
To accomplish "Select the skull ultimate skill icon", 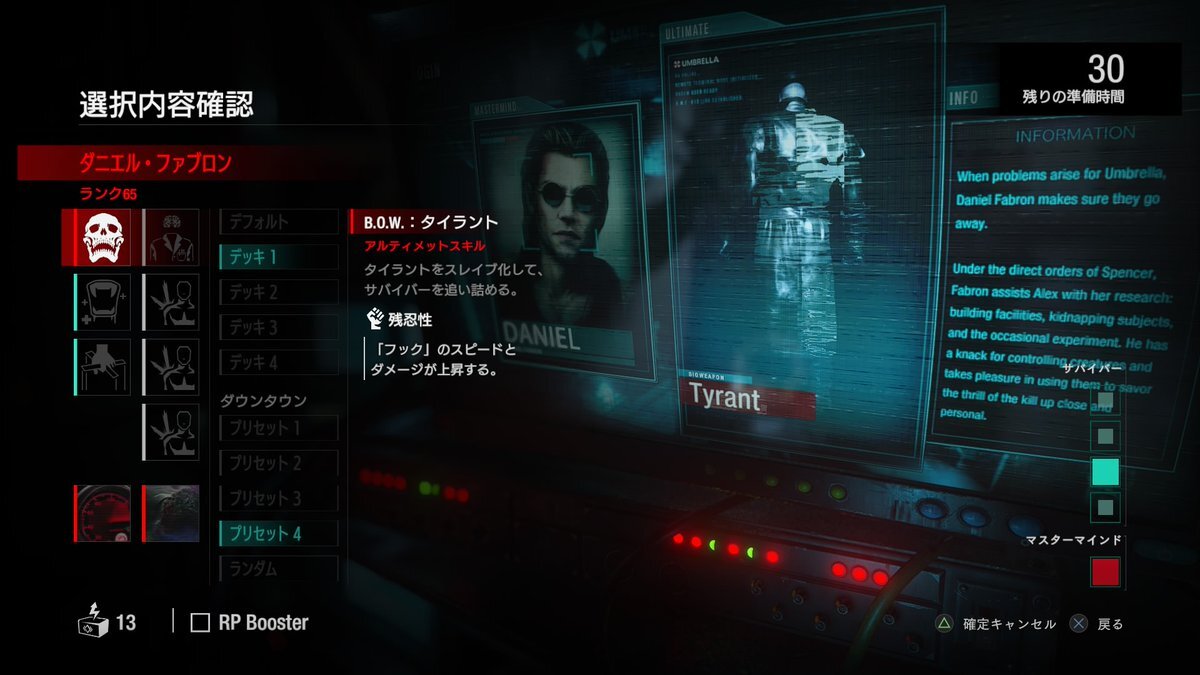I will click(102, 237).
